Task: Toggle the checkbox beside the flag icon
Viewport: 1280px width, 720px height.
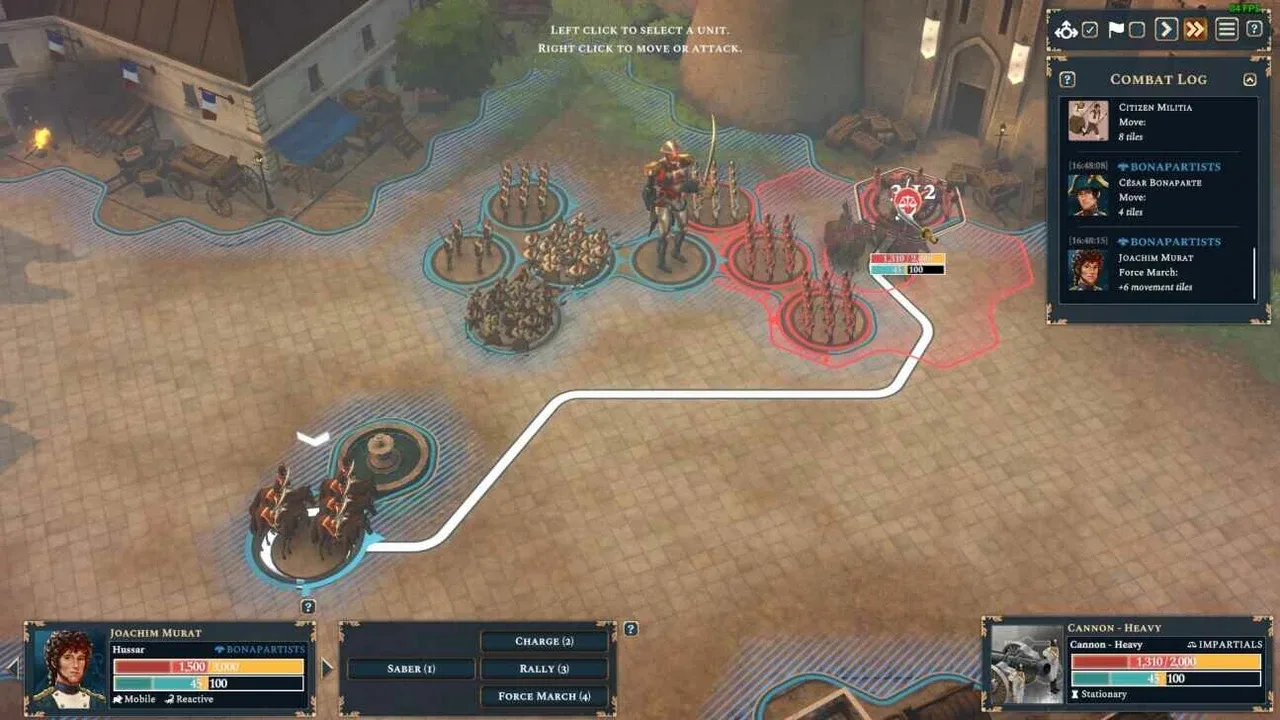Action: point(1138,30)
